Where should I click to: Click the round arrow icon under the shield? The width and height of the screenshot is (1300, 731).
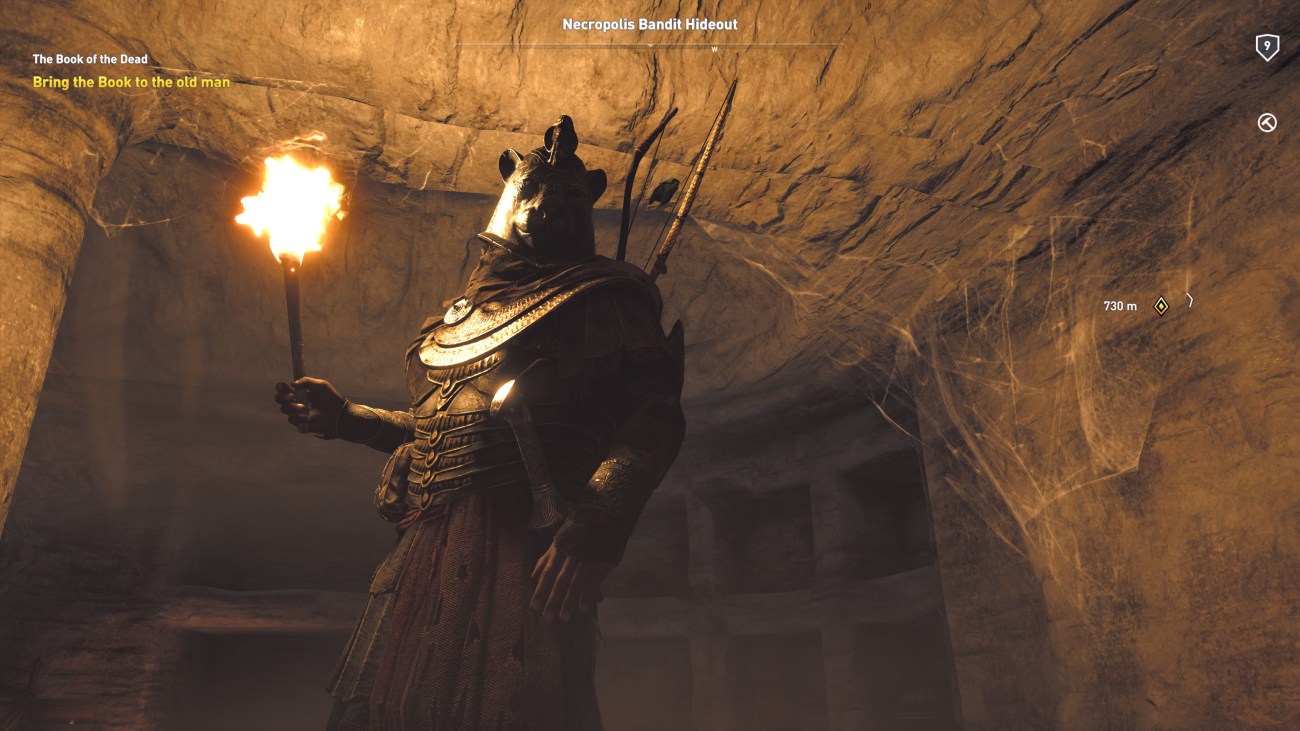click(x=1267, y=123)
